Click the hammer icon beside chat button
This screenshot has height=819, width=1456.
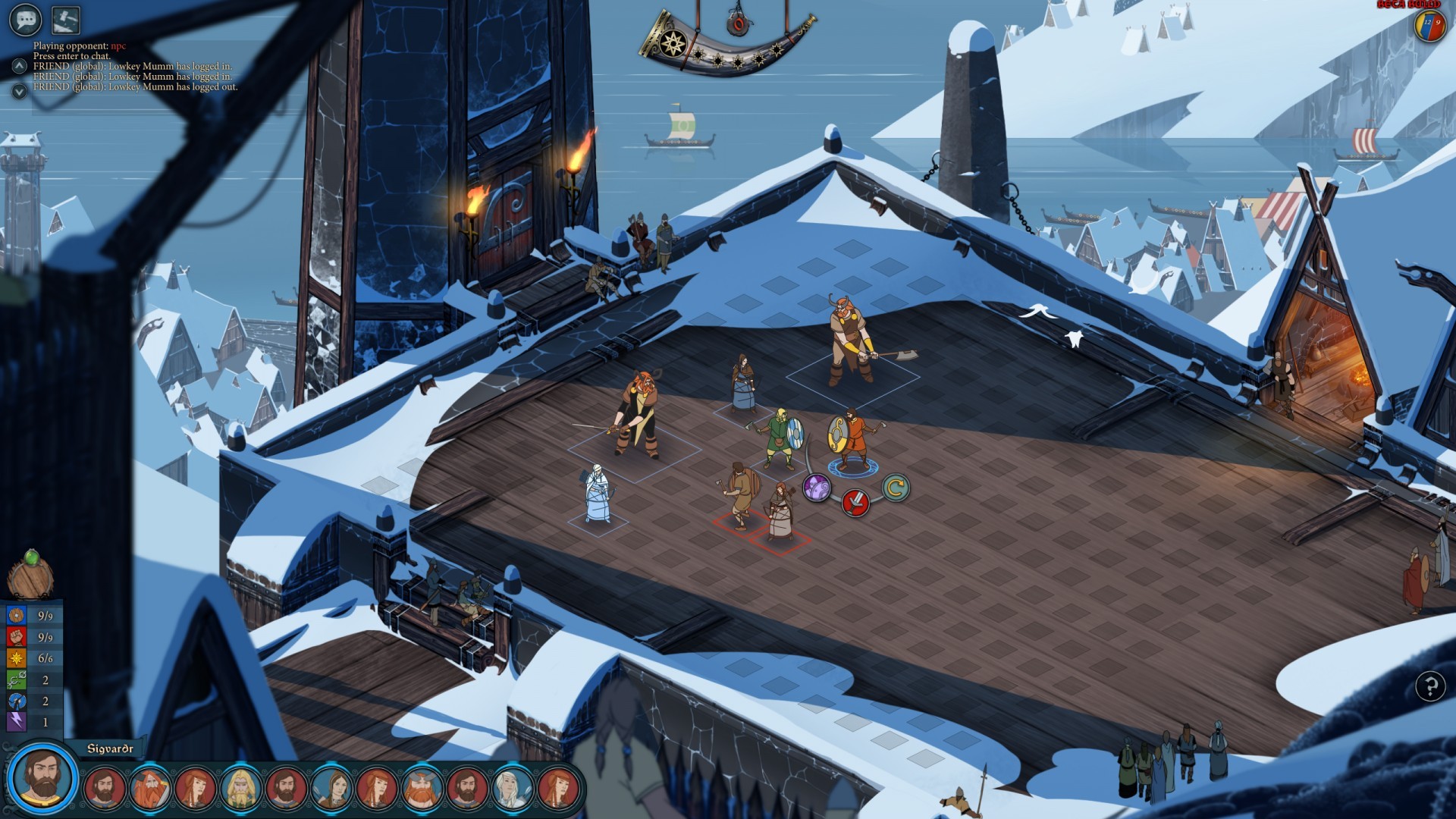coord(65,20)
